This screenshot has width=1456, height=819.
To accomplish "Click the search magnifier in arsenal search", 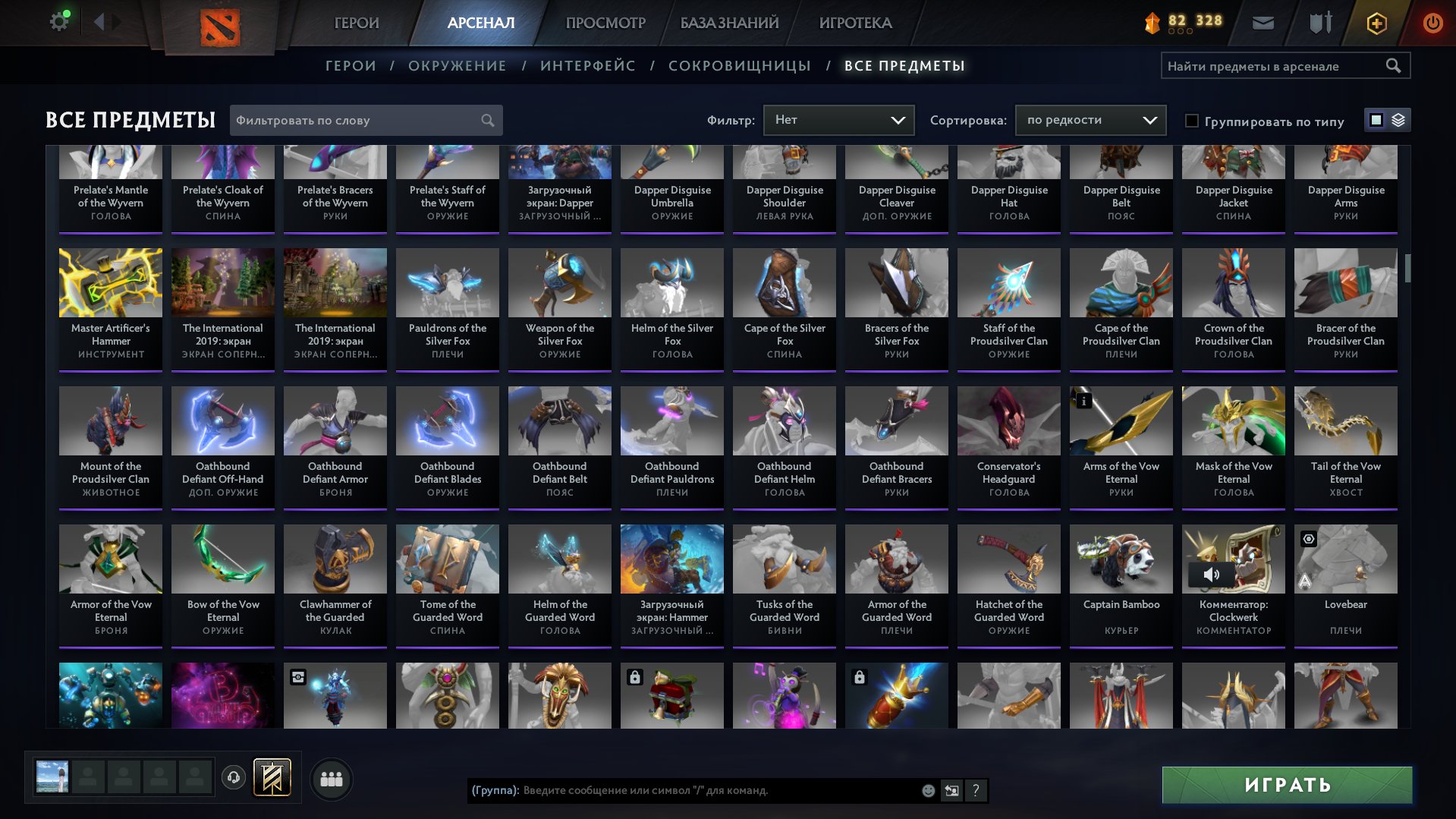I will pos(1395,65).
